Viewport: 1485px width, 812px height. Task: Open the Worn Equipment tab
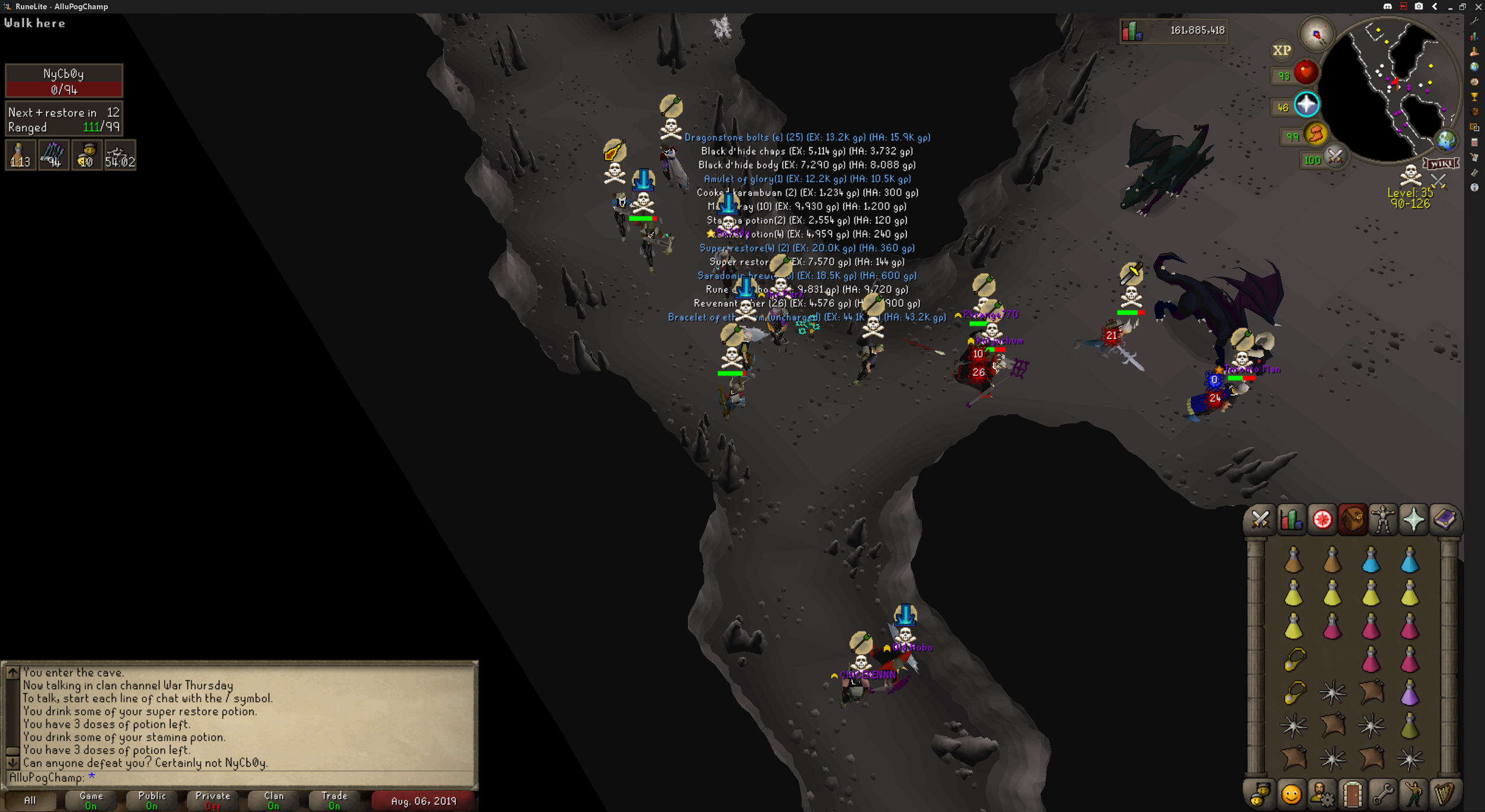coord(1383,519)
